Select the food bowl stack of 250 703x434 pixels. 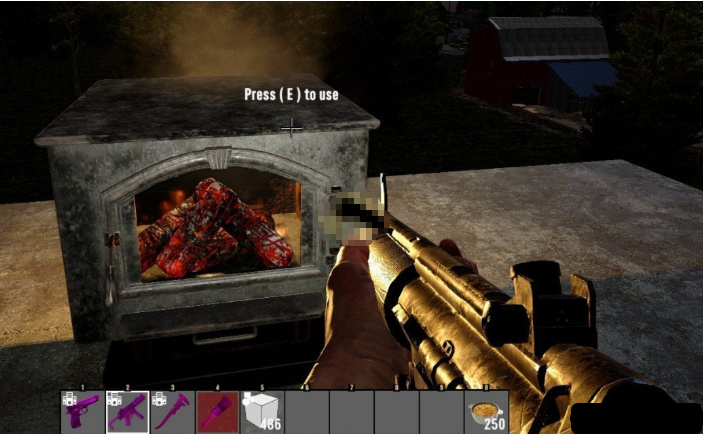pos(487,411)
